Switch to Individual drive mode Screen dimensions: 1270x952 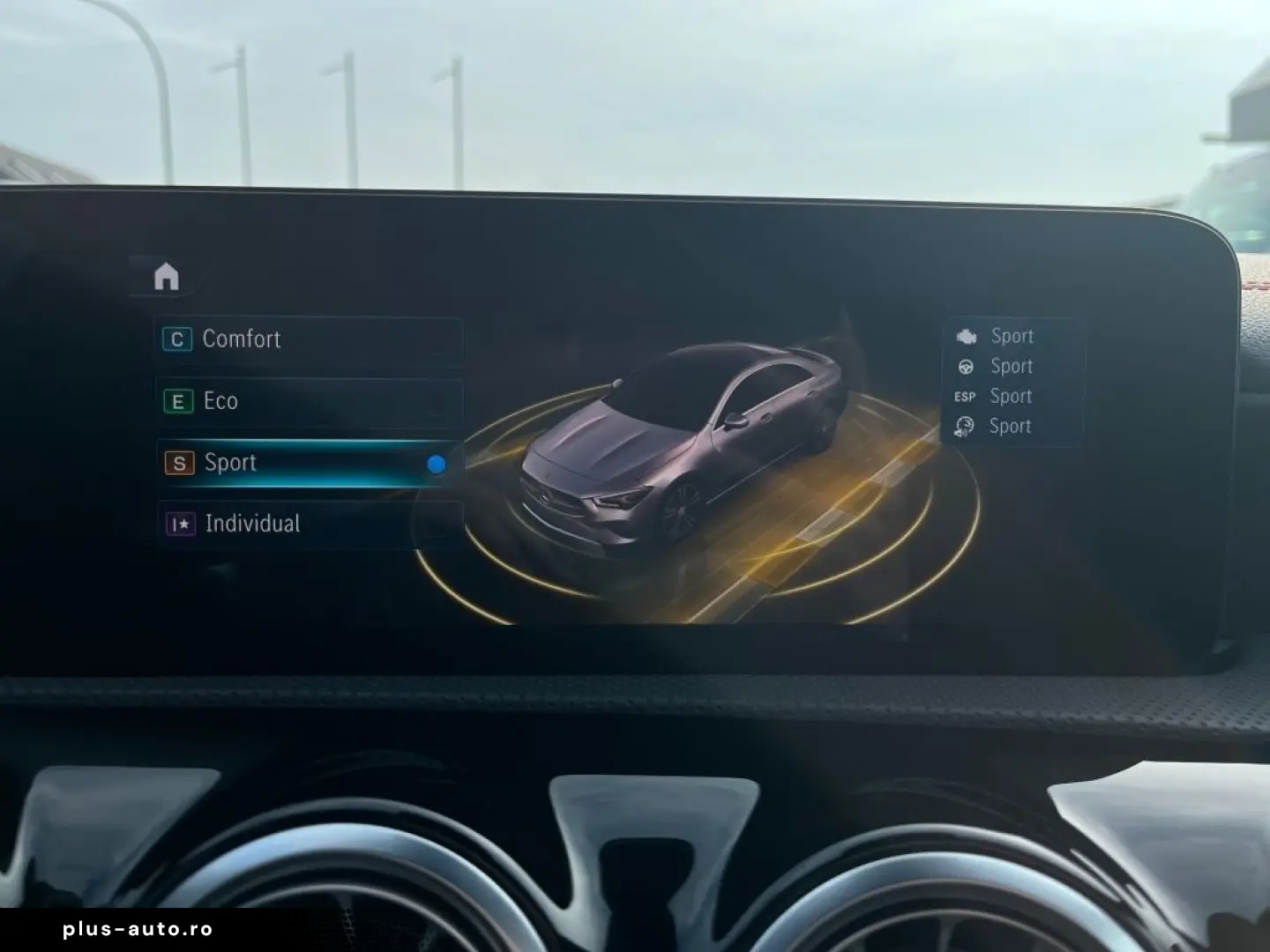[x=309, y=524]
